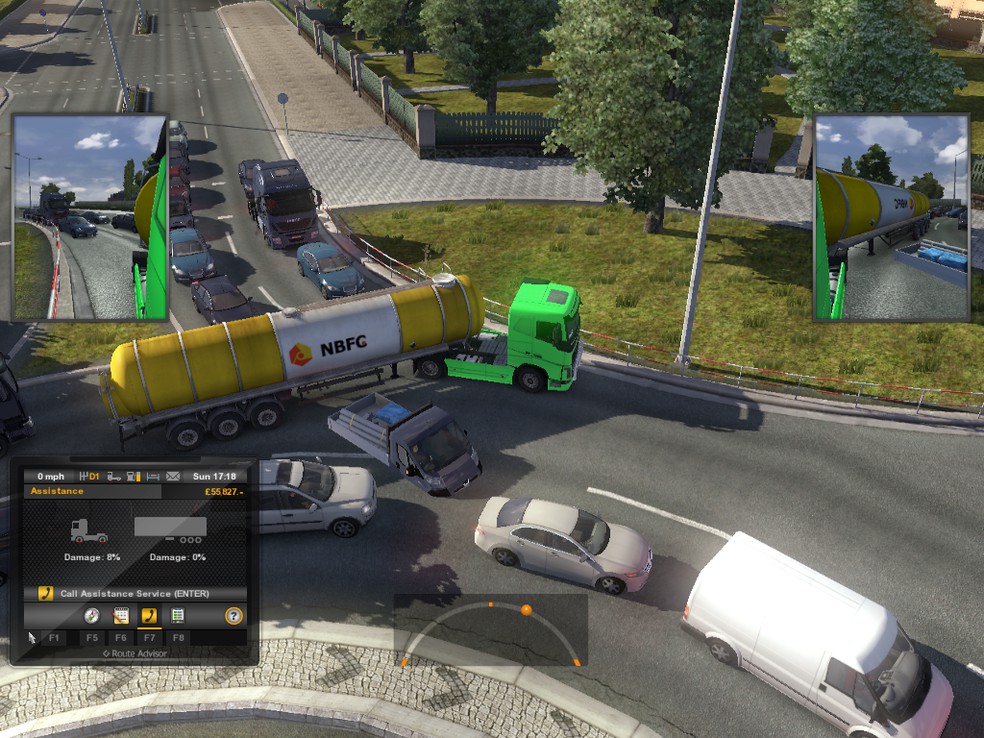Open the clipboard info tab
The height and width of the screenshot is (738, 984).
pyautogui.click(x=177, y=616)
